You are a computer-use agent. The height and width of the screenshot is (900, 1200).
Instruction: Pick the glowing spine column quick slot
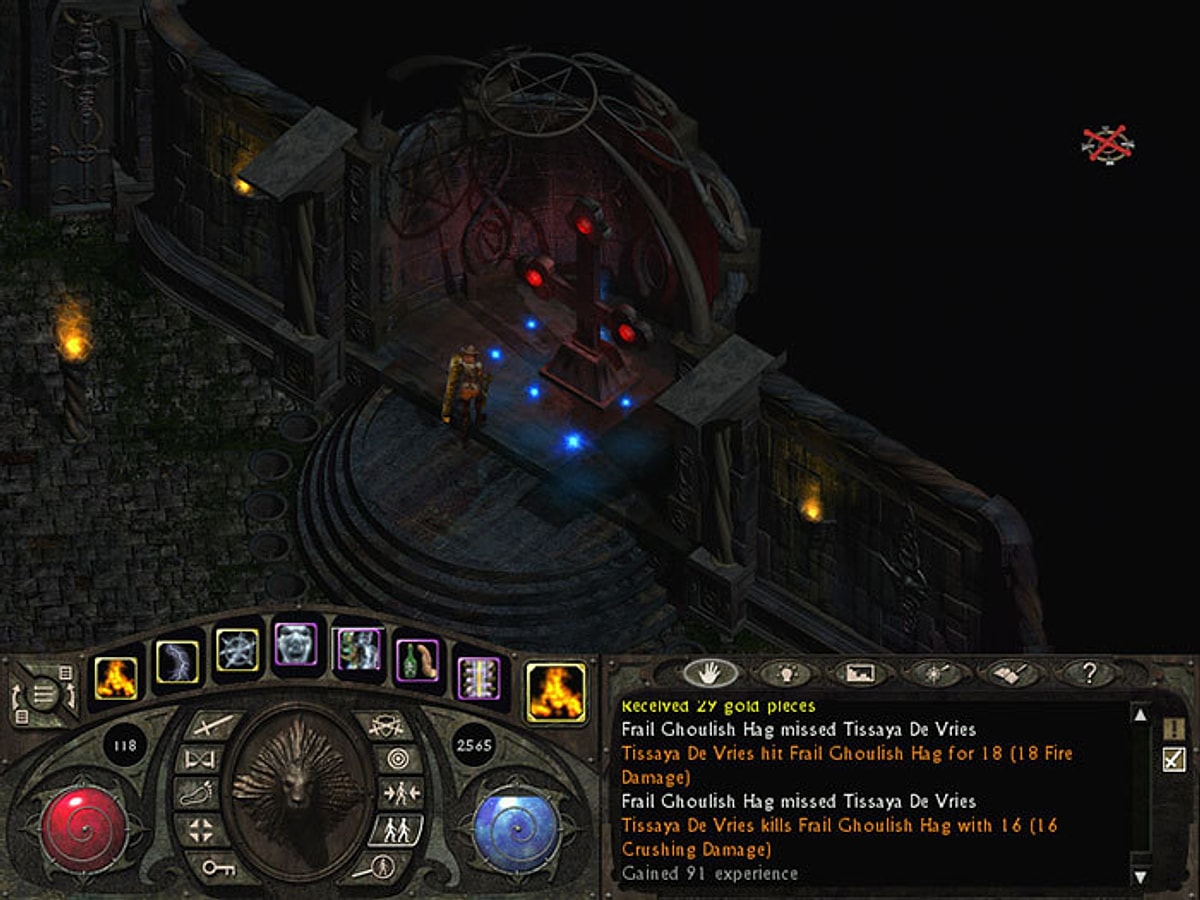477,677
